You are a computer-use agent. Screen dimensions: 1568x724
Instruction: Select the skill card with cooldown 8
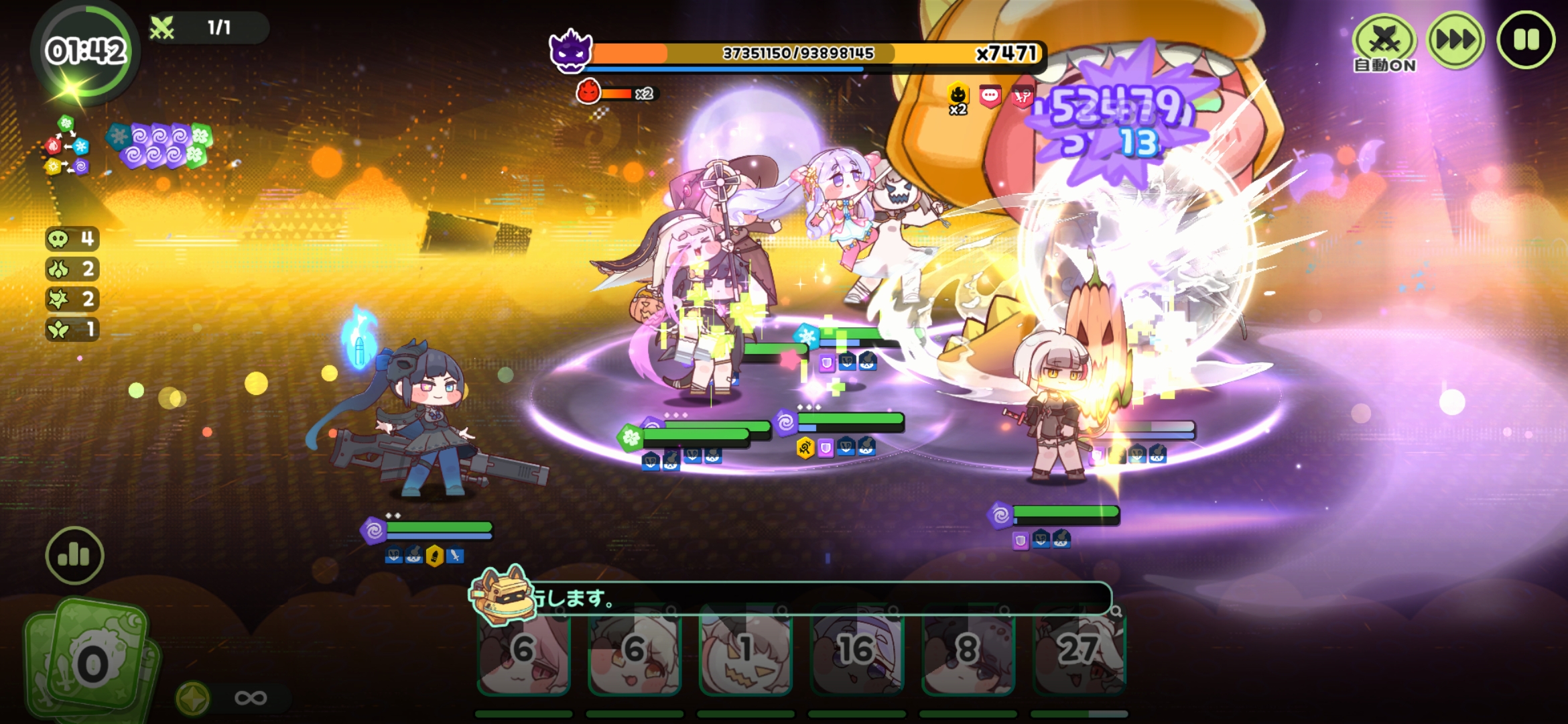pos(968,652)
